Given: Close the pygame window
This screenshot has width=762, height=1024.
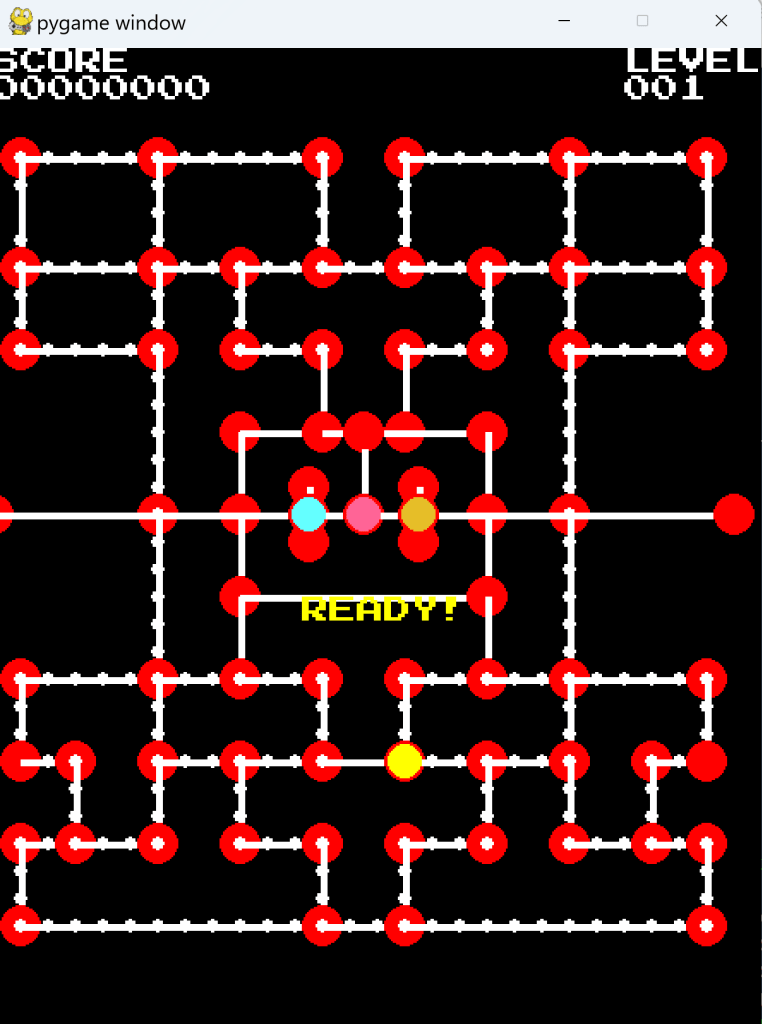Looking at the screenshot, I should pyautogui.click(x=721, y=21).
